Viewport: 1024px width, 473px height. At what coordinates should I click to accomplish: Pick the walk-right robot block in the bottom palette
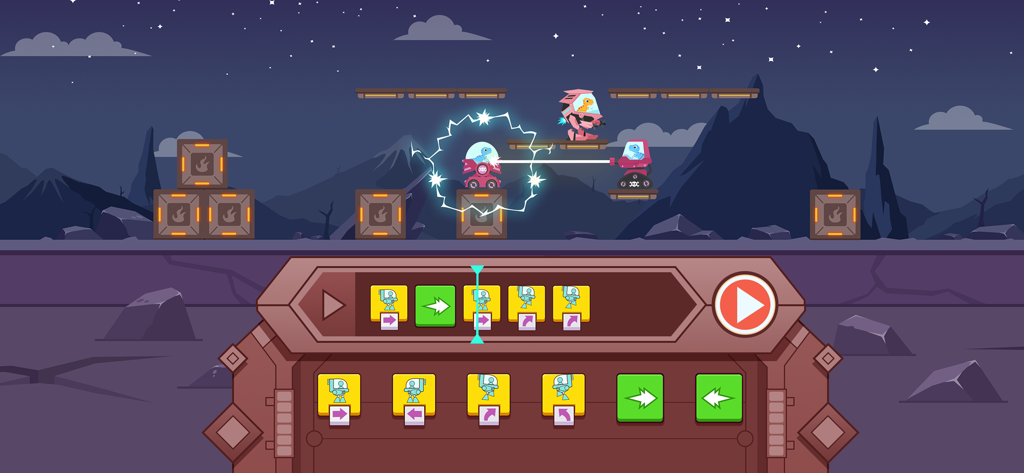338,398
